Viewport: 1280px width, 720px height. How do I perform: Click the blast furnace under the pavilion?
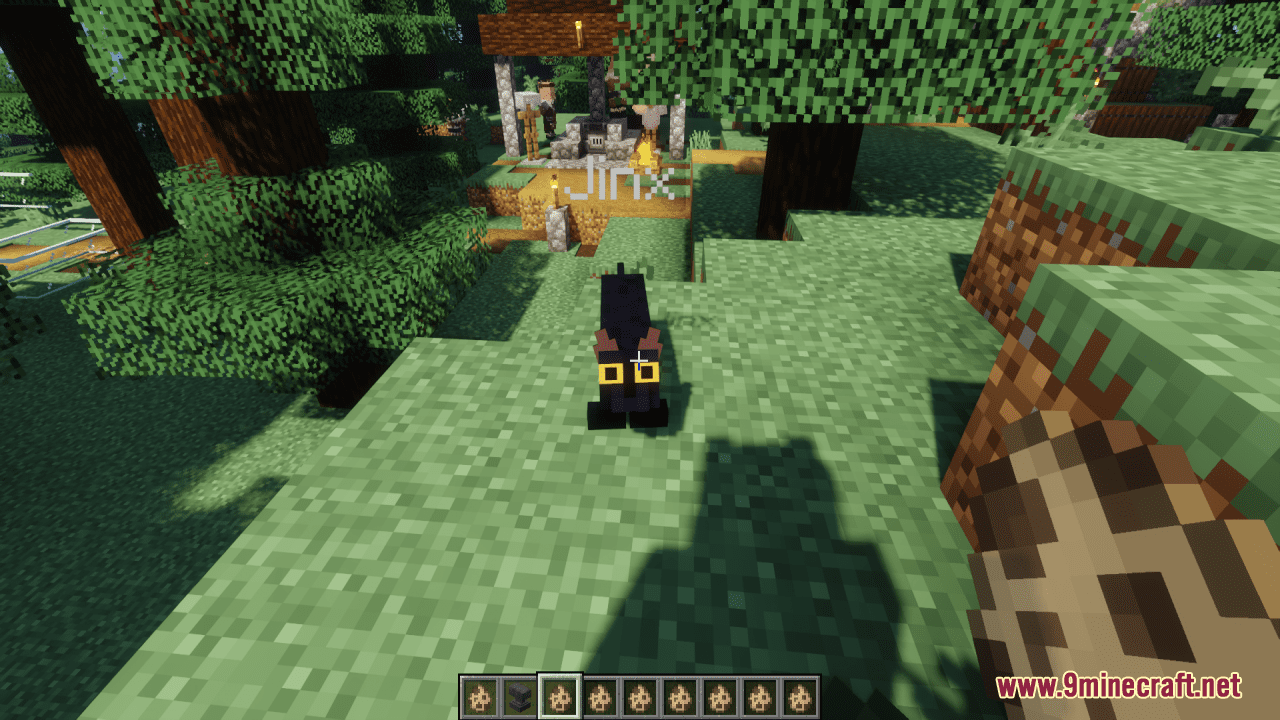596,140
